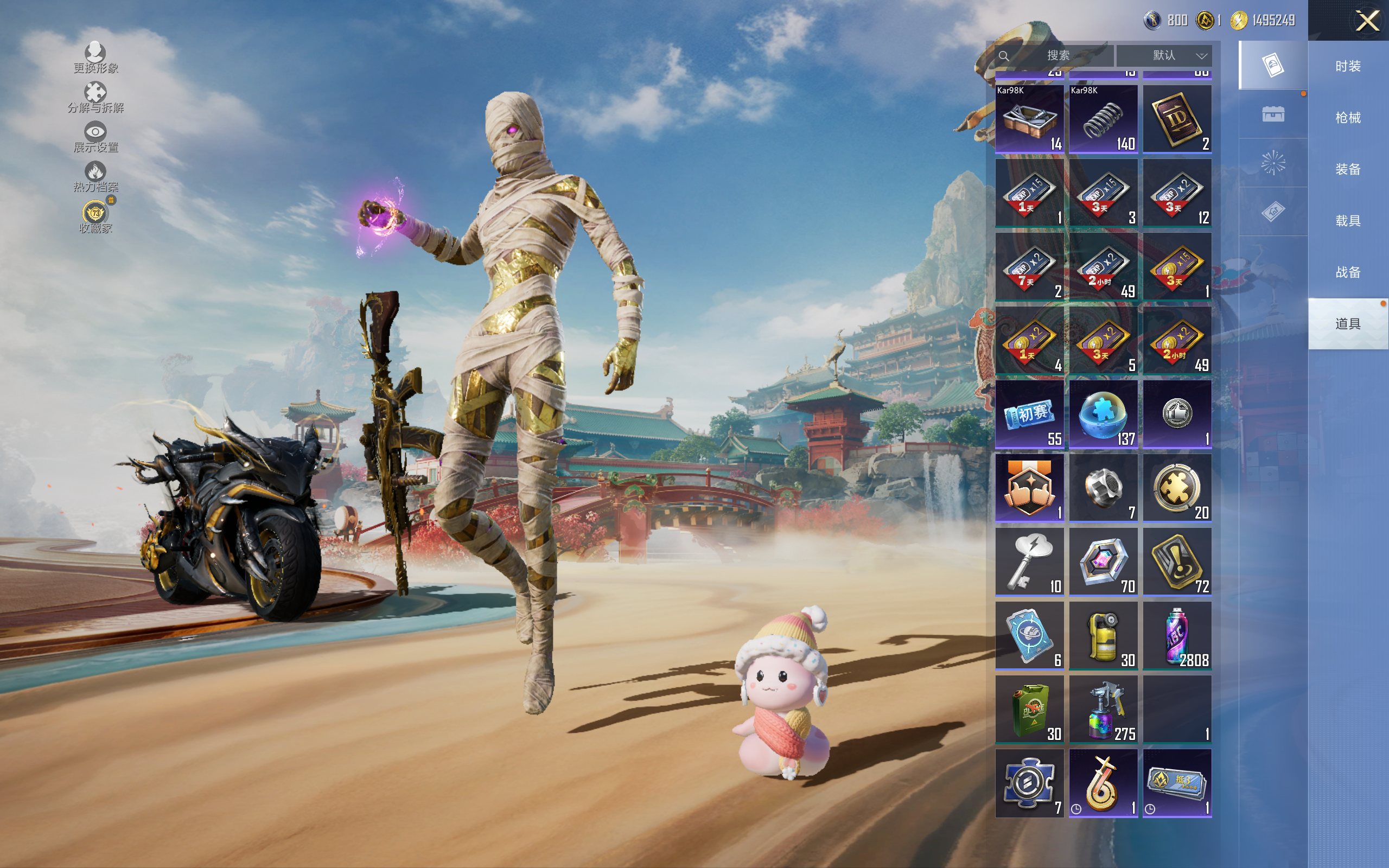Switch to the 时装 category tab

[x=1348, y=66]
